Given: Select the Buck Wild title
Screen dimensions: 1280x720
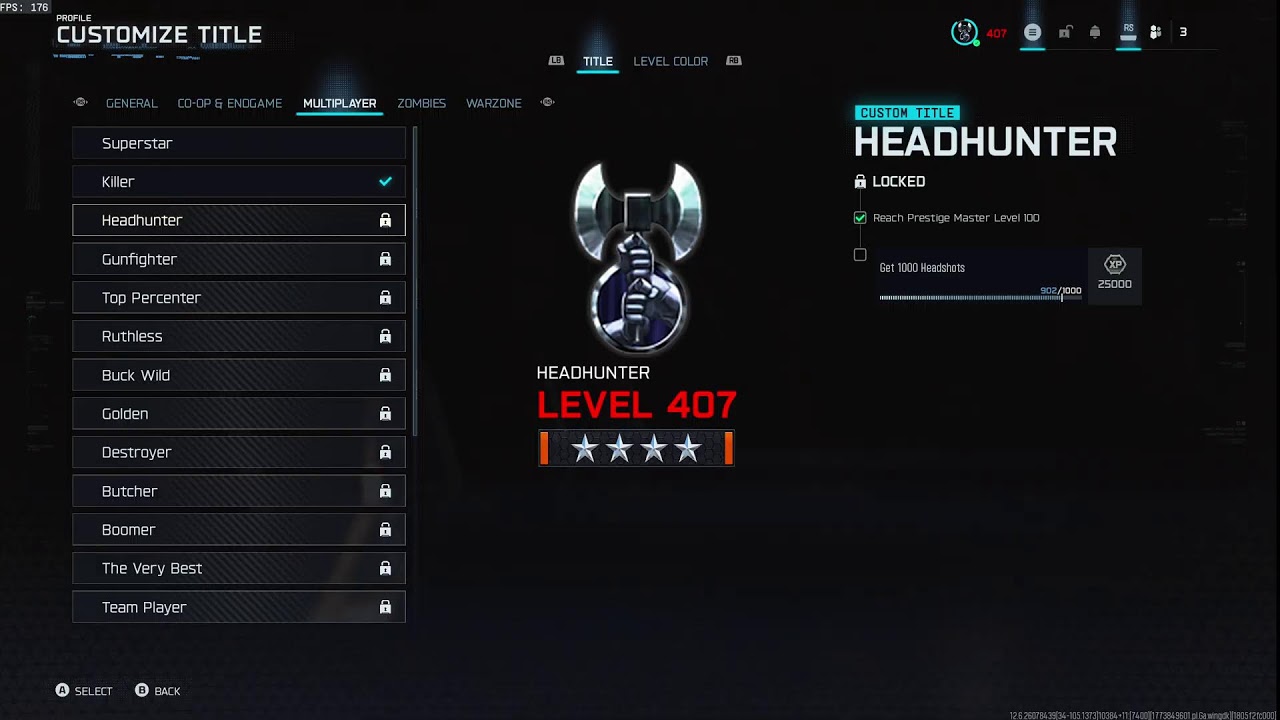Looking at the screenshot, I should coord(238,375).
